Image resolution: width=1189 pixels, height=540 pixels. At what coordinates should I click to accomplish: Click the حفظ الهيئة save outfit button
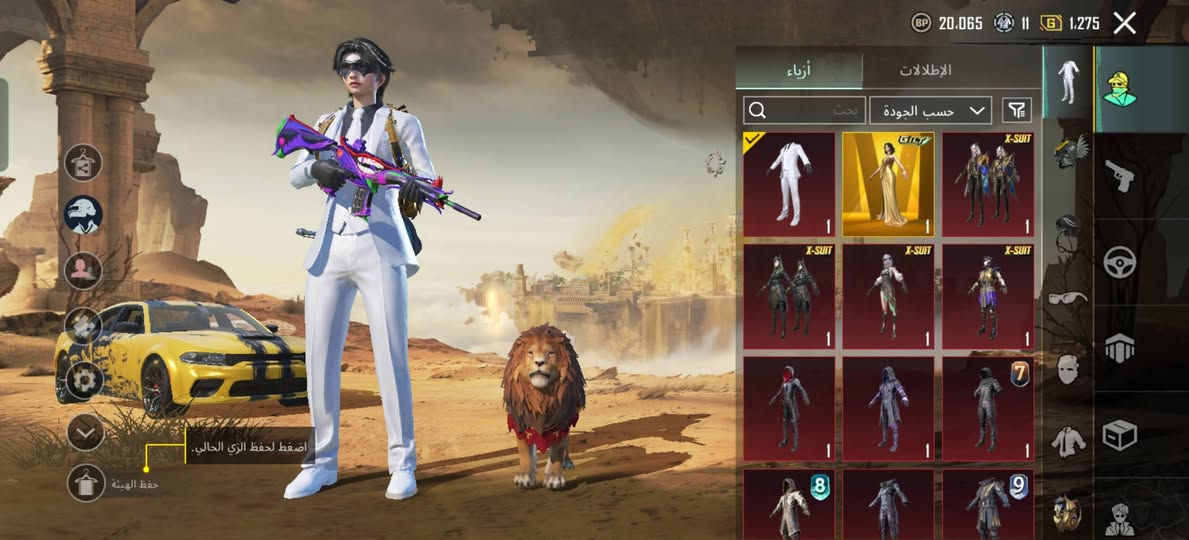85,483
